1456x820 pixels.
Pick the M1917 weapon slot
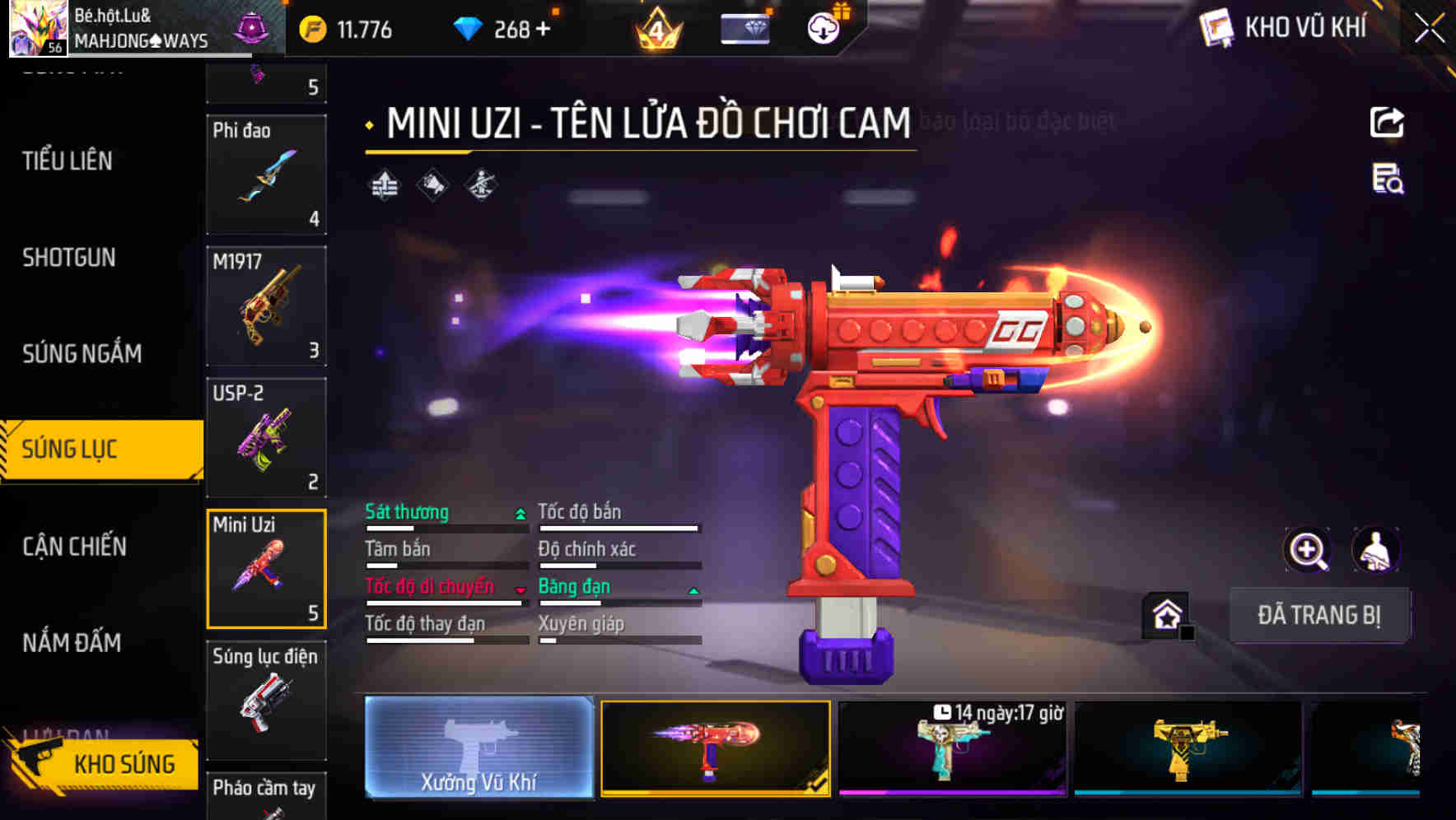coord(266,306)
